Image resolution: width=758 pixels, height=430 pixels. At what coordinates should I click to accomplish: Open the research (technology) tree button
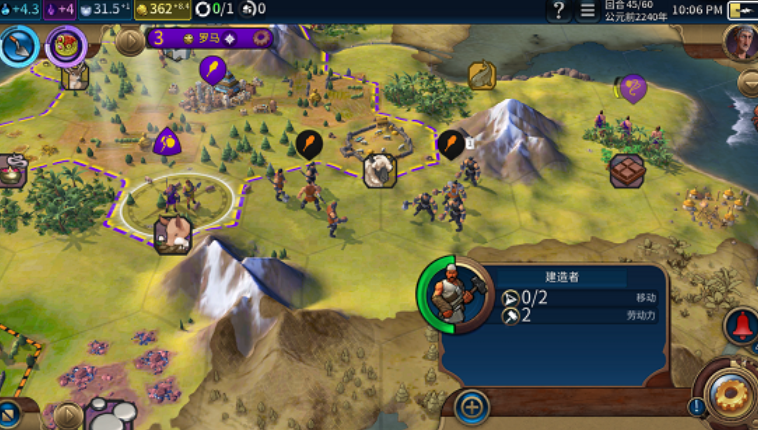click(19, 46)
